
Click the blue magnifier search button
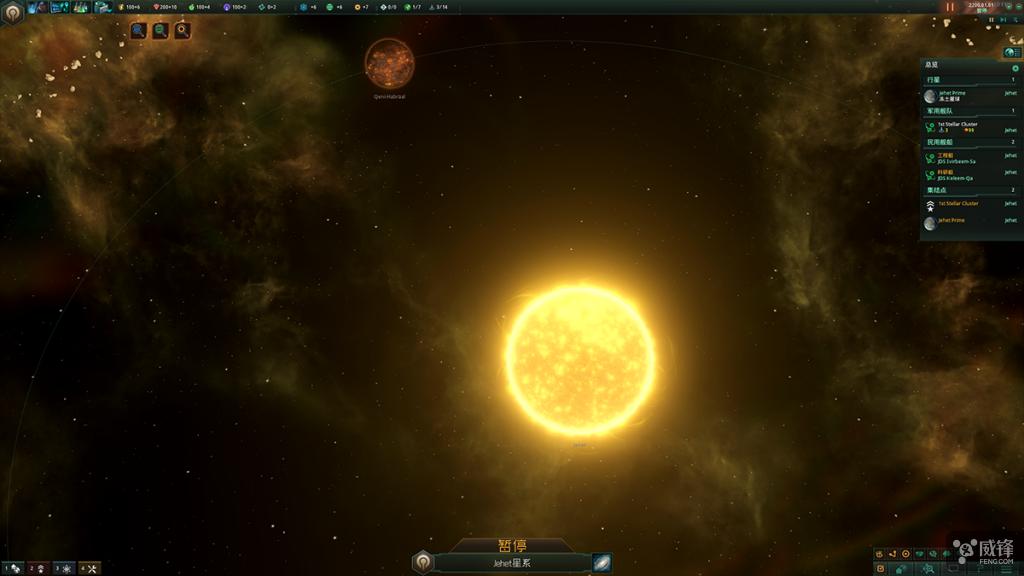tap(138, 31)
